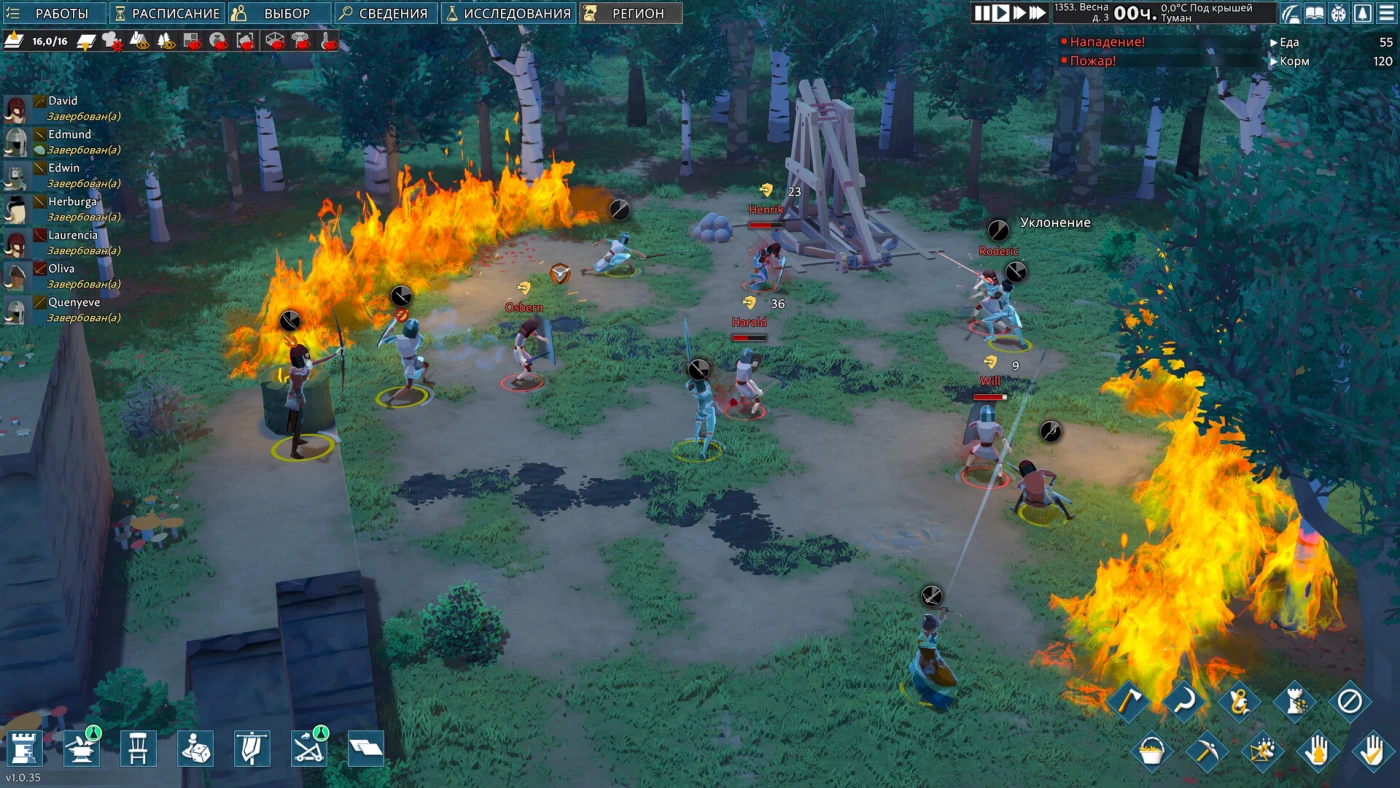Open the Расписание schedule panel
The width and height of the screenshot is (1400, 788).
[x=166, y=13]
